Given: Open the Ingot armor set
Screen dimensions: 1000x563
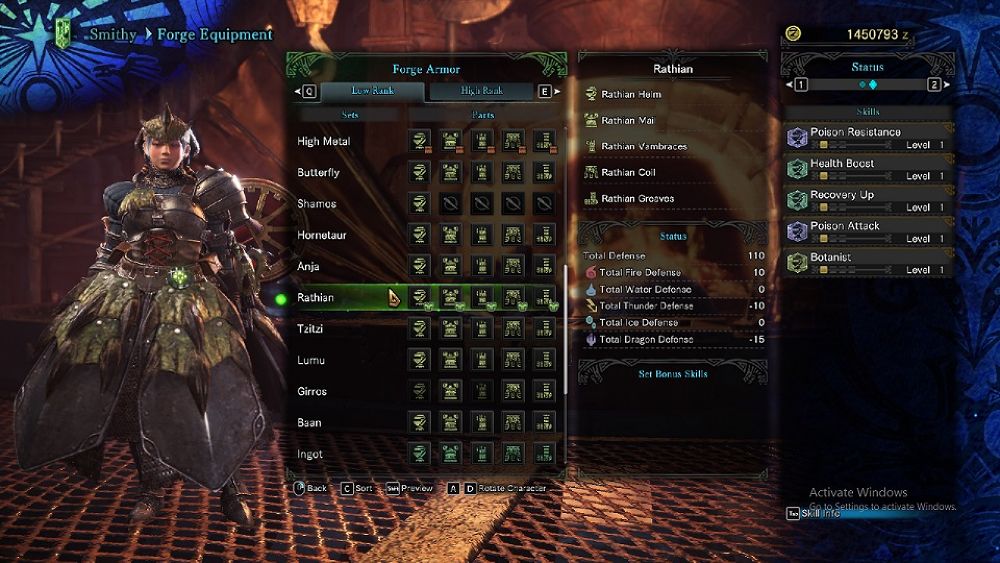Looking at the screenshot, I should [310, 454].
